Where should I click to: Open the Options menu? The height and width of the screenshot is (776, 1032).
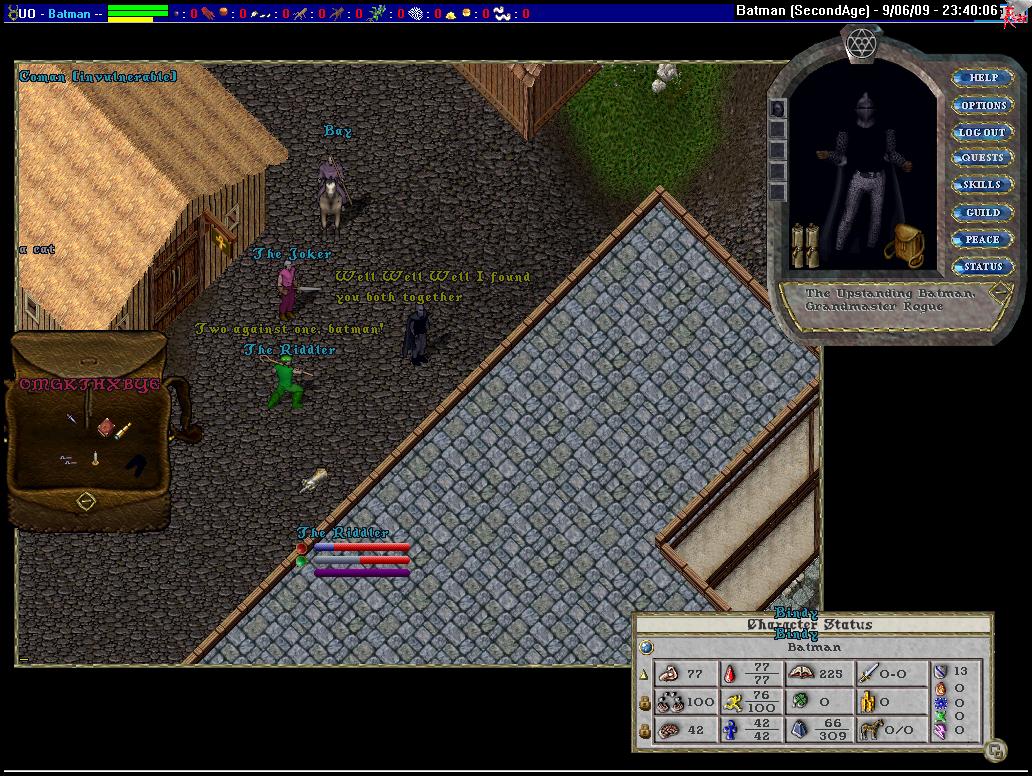983,105
